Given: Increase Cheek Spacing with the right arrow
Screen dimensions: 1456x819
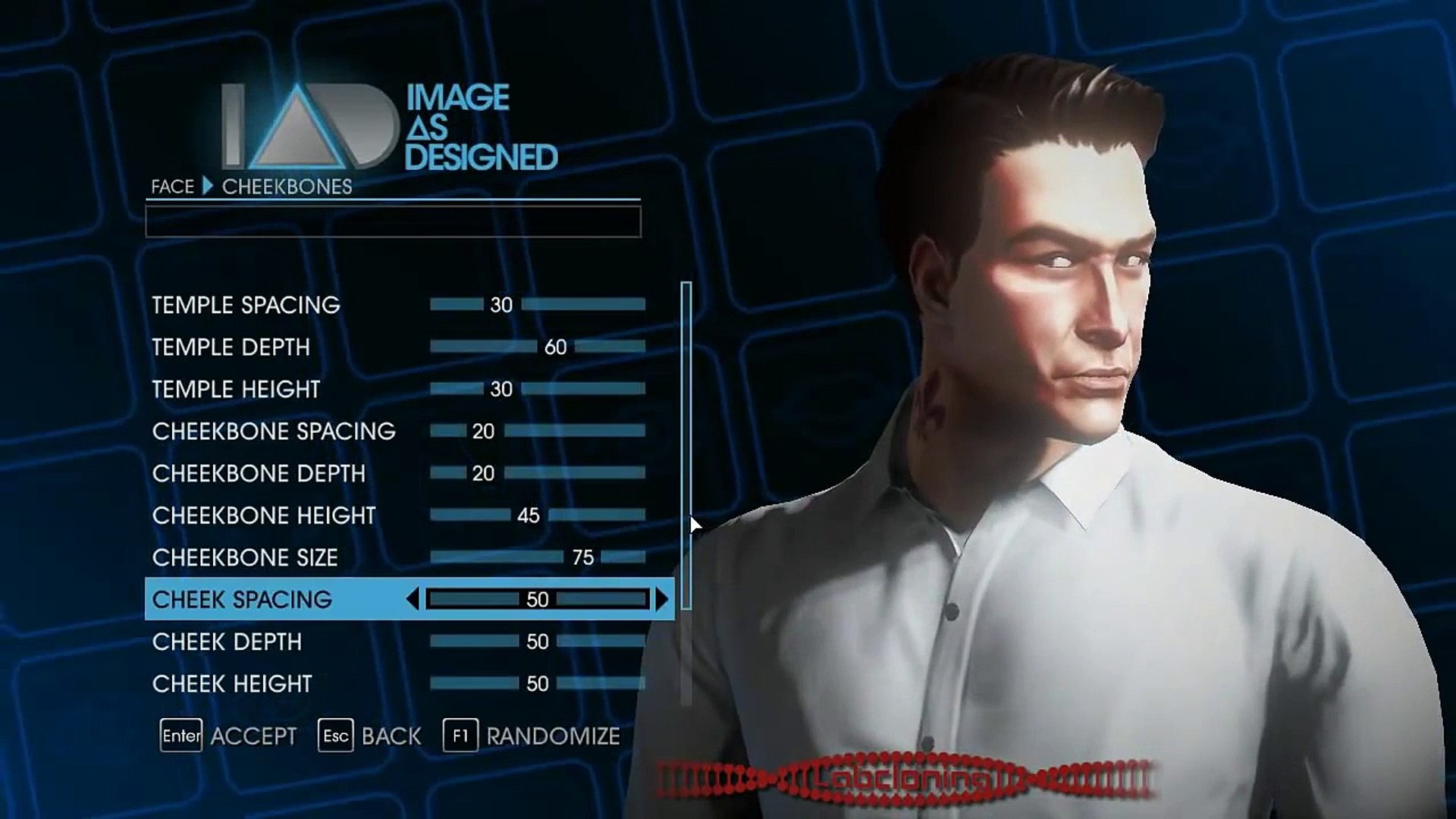Looking at the screenshot, I should pyautogui.click(x=662, y=599).
